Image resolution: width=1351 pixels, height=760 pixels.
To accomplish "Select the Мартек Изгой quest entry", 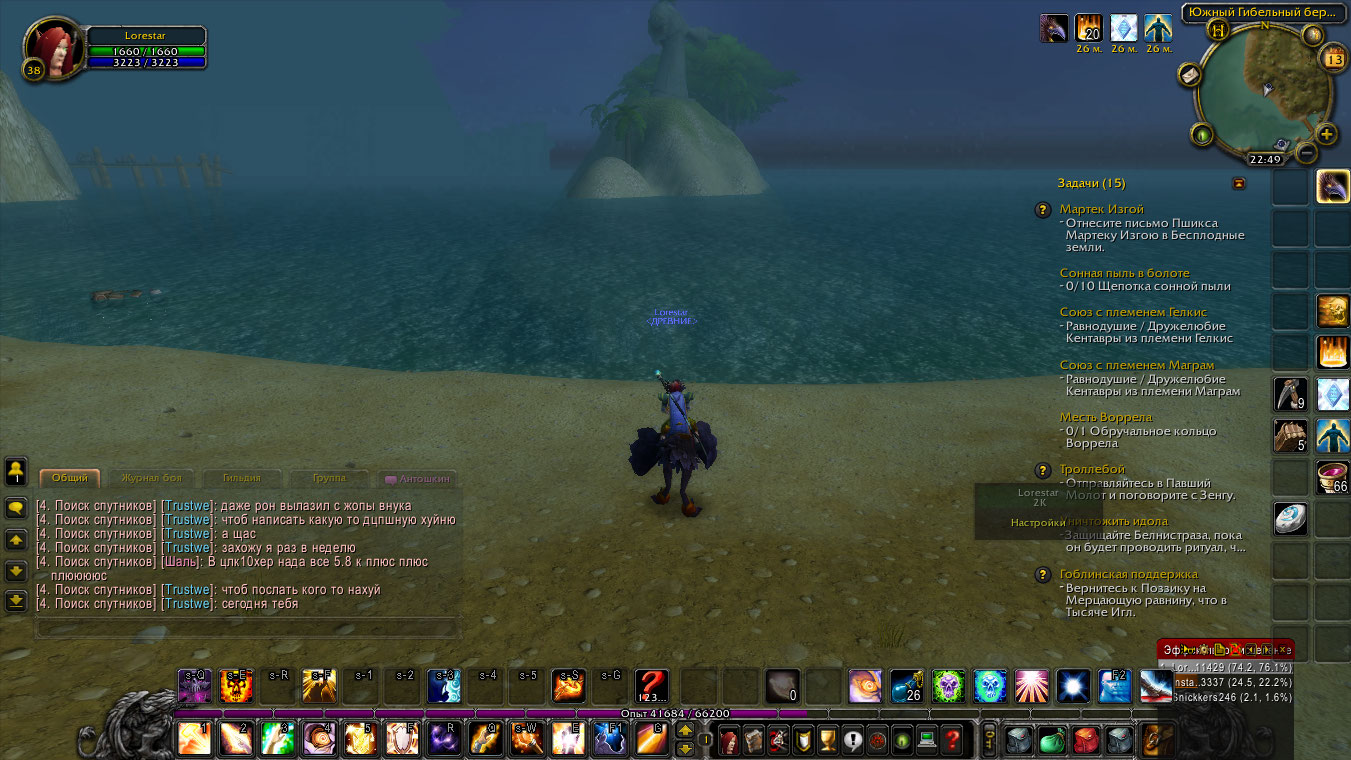I will coord(1101,209).
